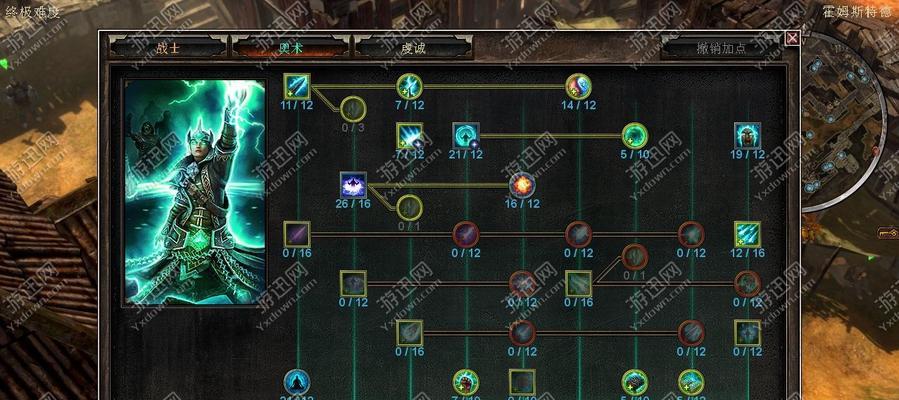Select the armored figure skill at 19/12
This screenshot has height=400, width=899.
click(747, 135)
